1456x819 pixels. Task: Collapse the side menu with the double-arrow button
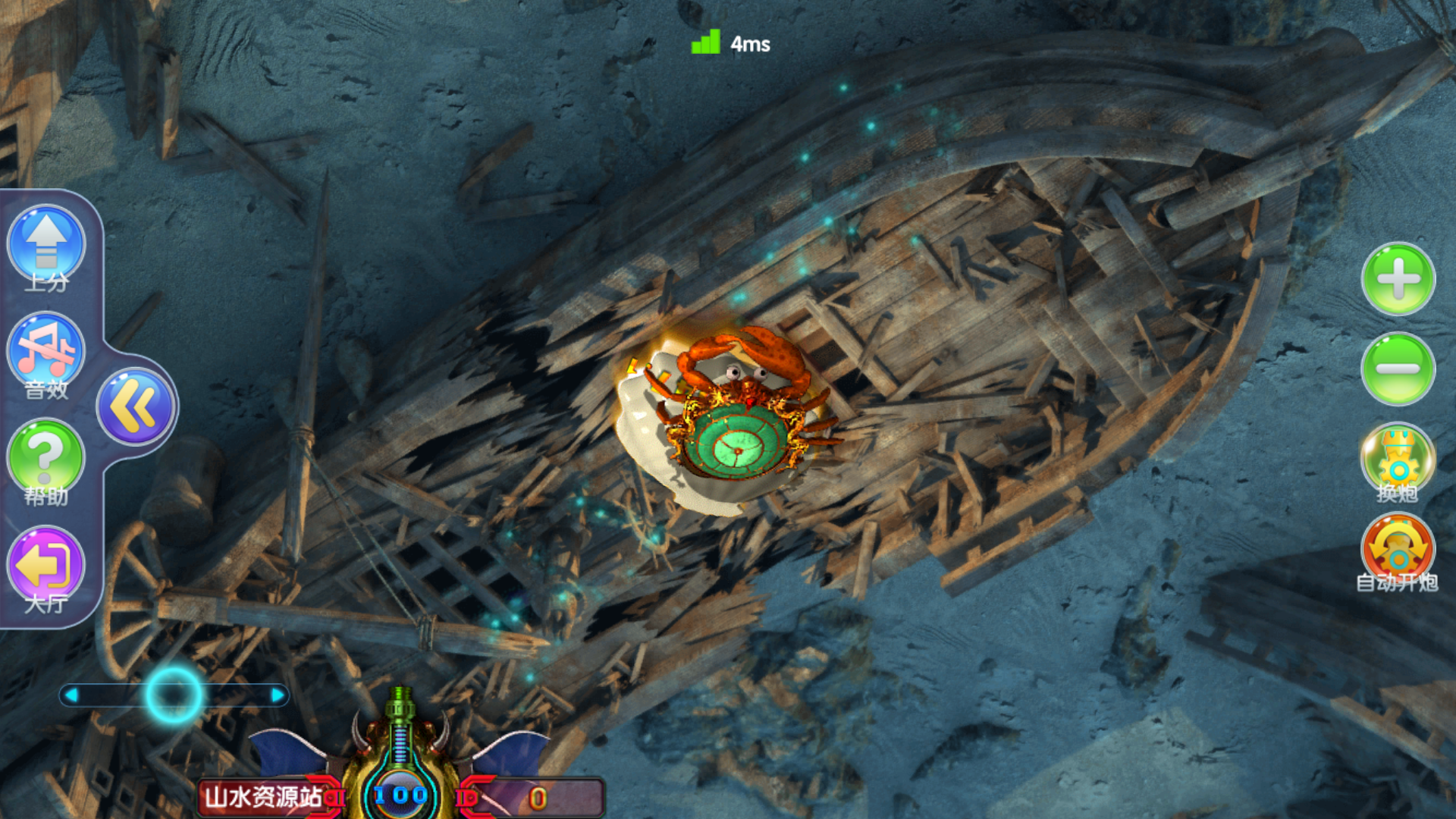(x=136, y=406)
